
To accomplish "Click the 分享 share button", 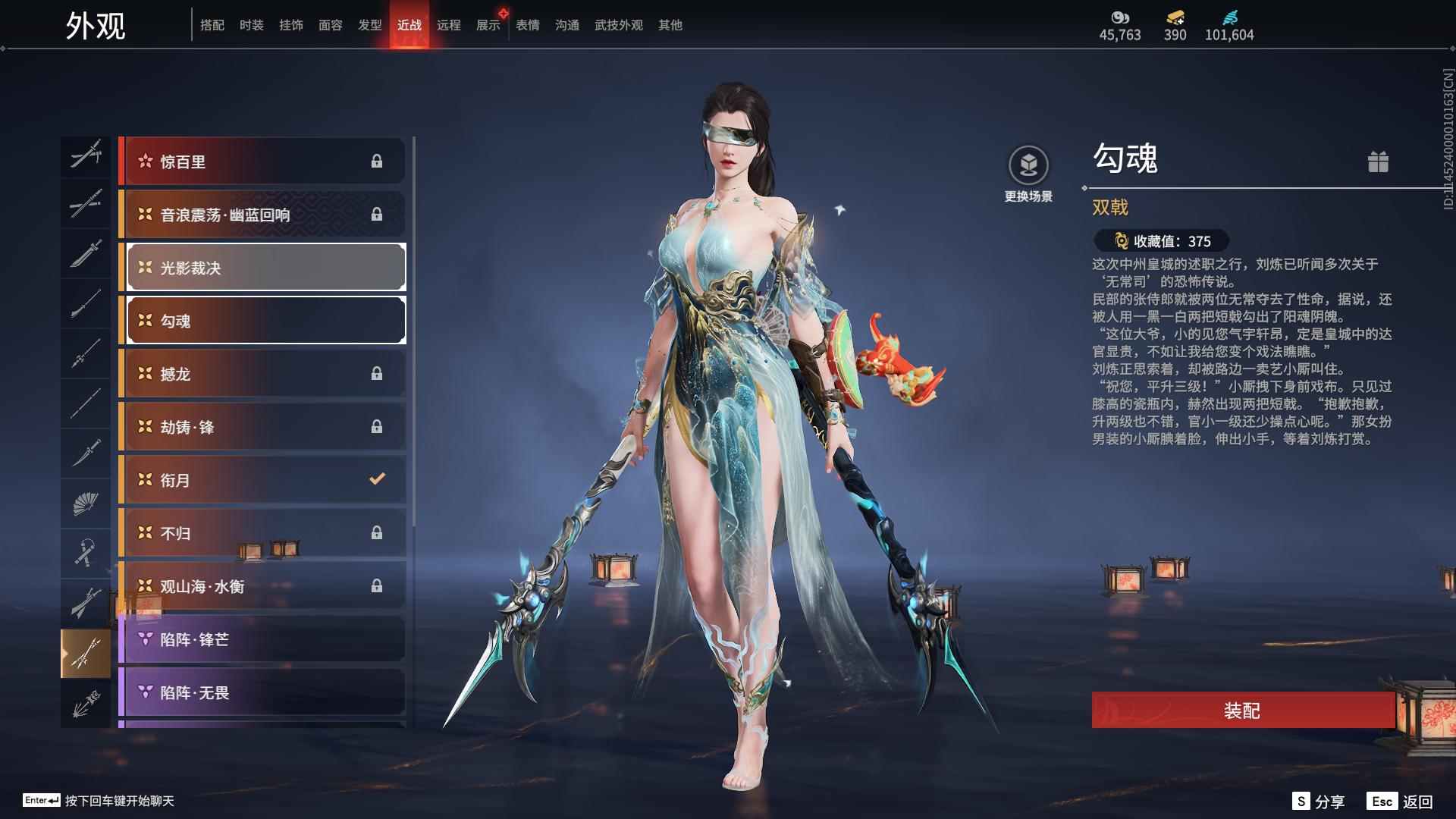I will (1319, 801).
